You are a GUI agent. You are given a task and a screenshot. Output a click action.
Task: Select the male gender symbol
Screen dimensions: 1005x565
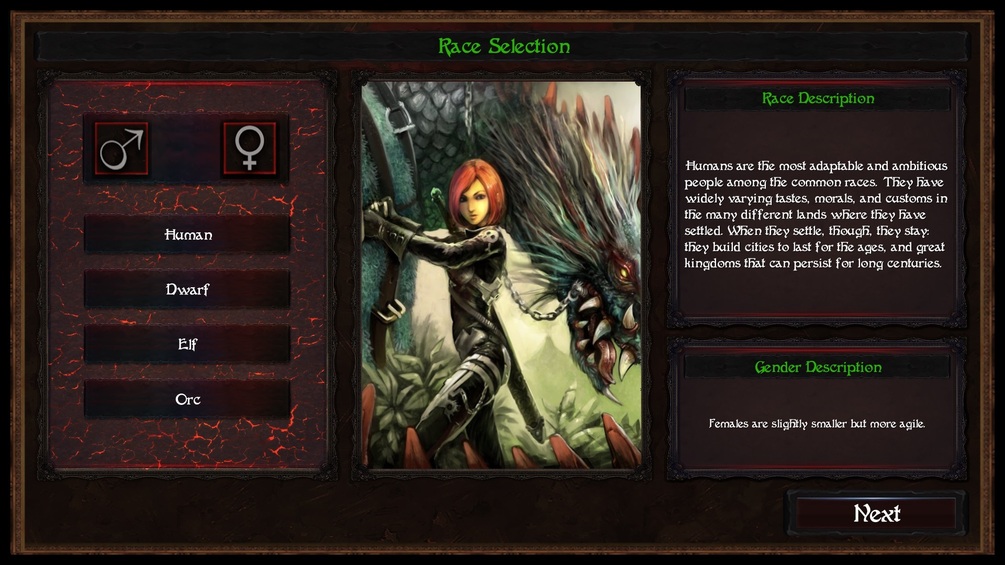122,149
